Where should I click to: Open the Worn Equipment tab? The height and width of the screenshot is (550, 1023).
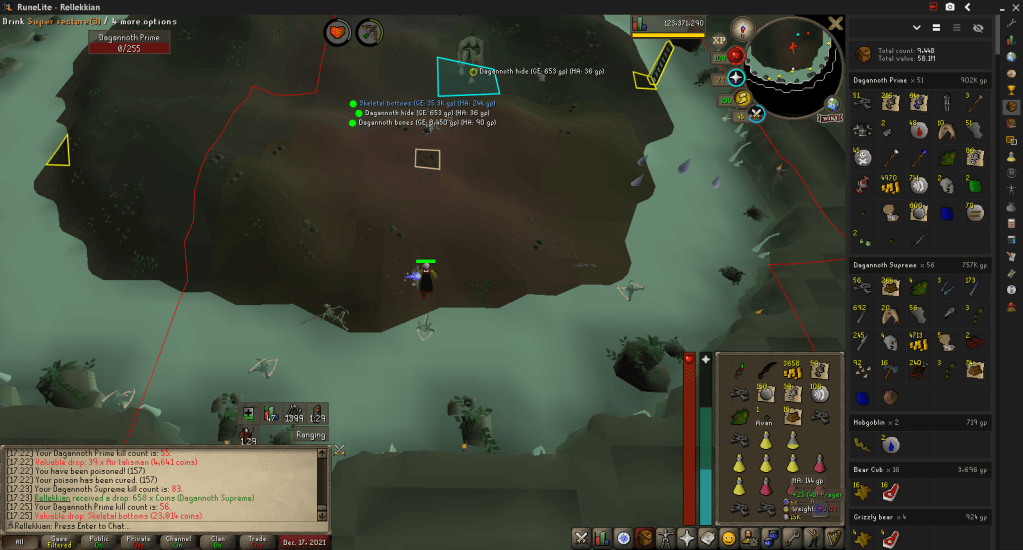click(667, 538)
